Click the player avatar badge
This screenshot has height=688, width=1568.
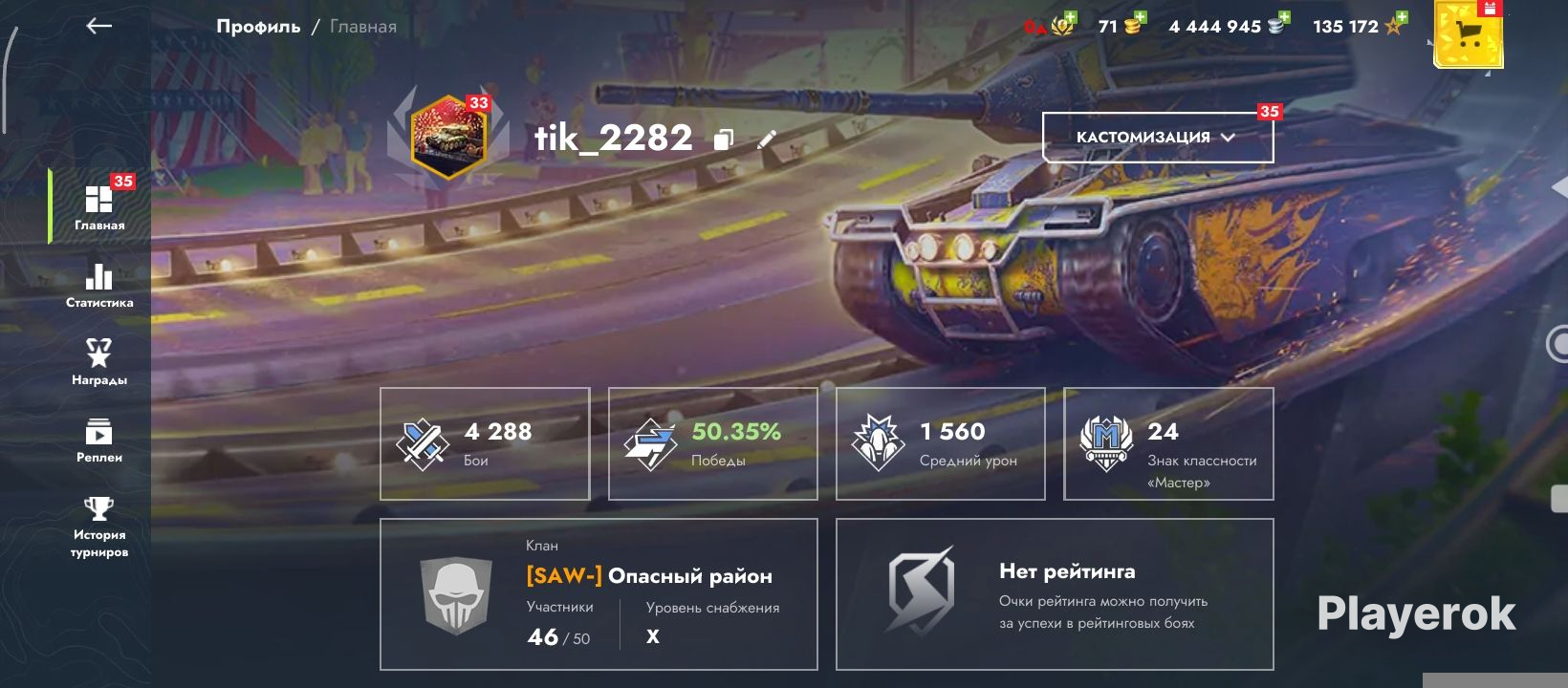tap(448, 138)
